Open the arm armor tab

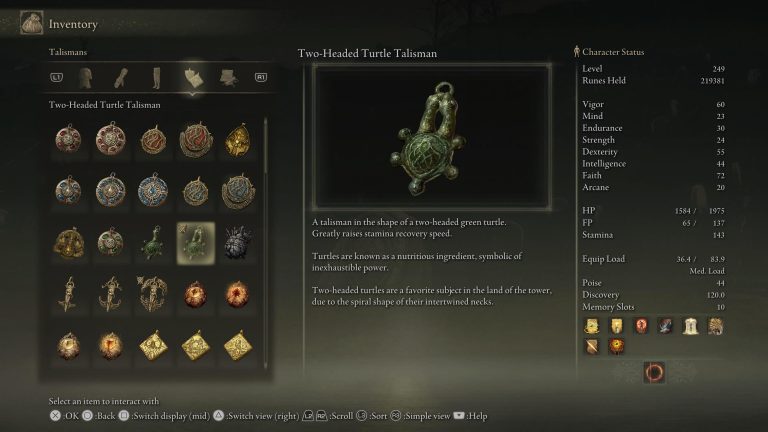[x=120, y=76]
